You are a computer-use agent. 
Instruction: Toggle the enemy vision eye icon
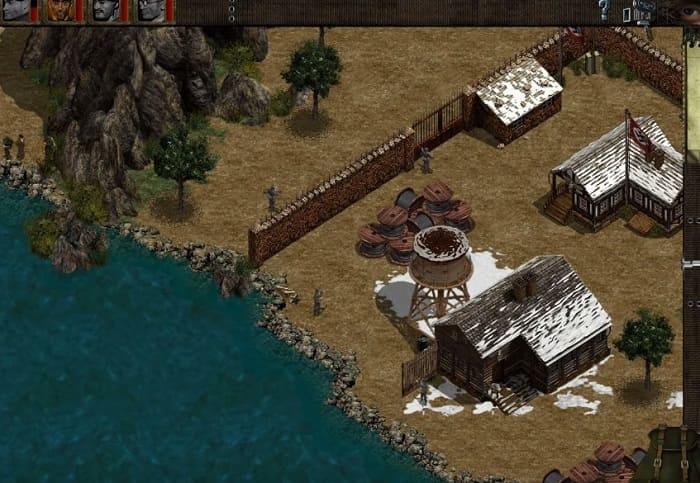(690, 11)
